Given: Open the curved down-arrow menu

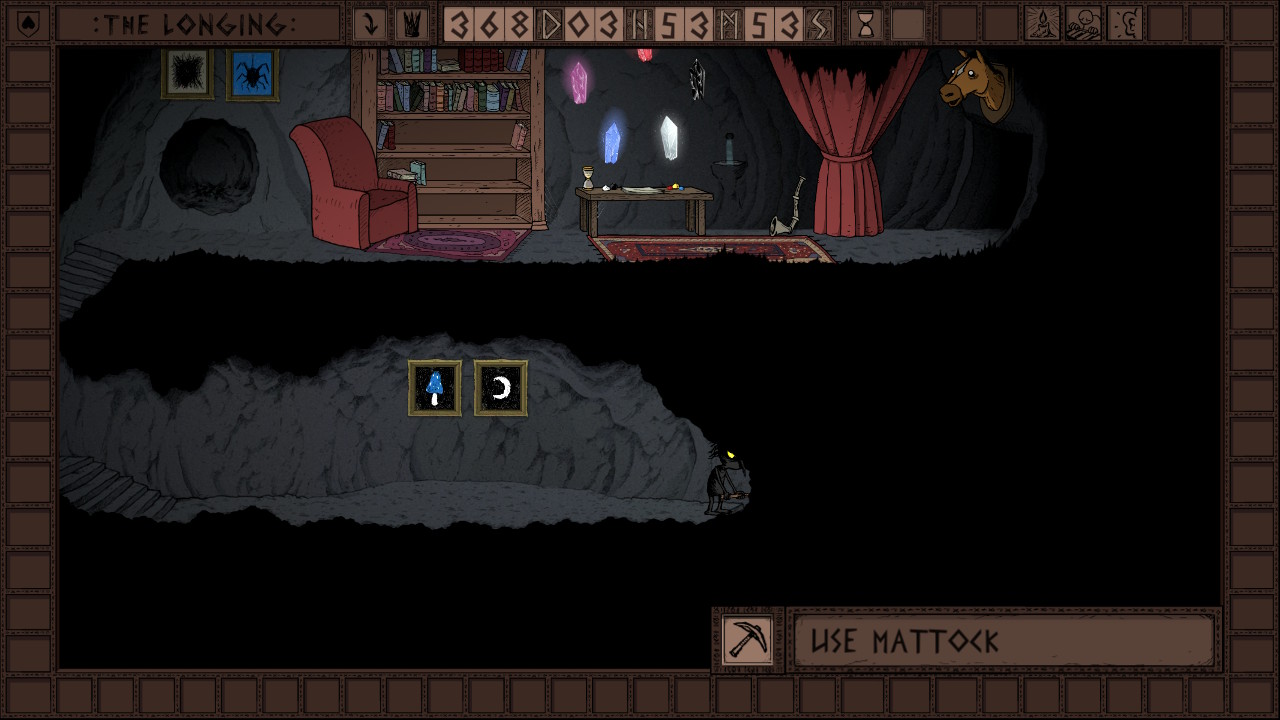Looking at the screenshot, I should pyautogui.click(x=370, y=24).
